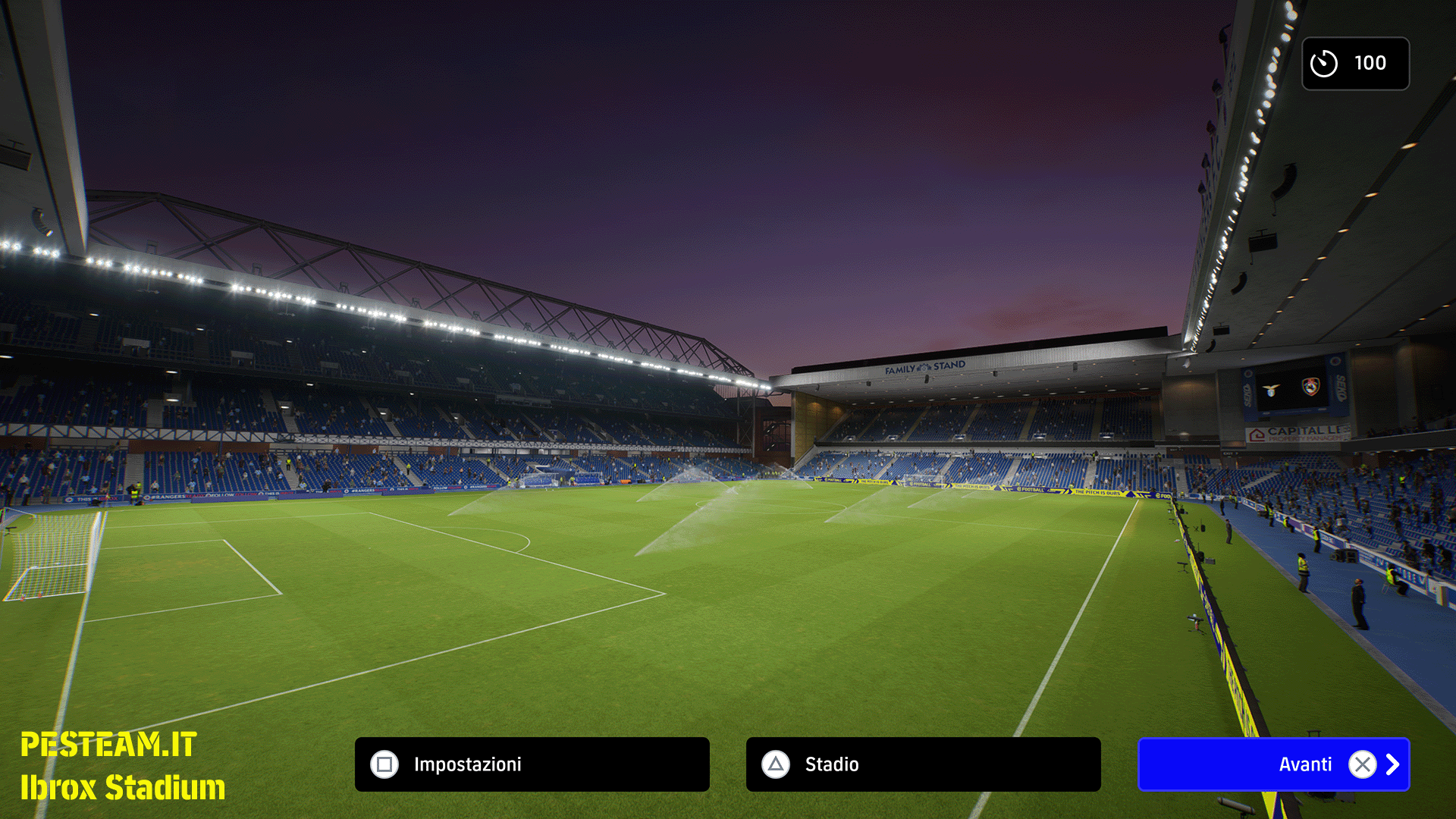This screenshot has width=1456, height=819.
Task: Open the Impostazioni settings button
Action: 532,764
